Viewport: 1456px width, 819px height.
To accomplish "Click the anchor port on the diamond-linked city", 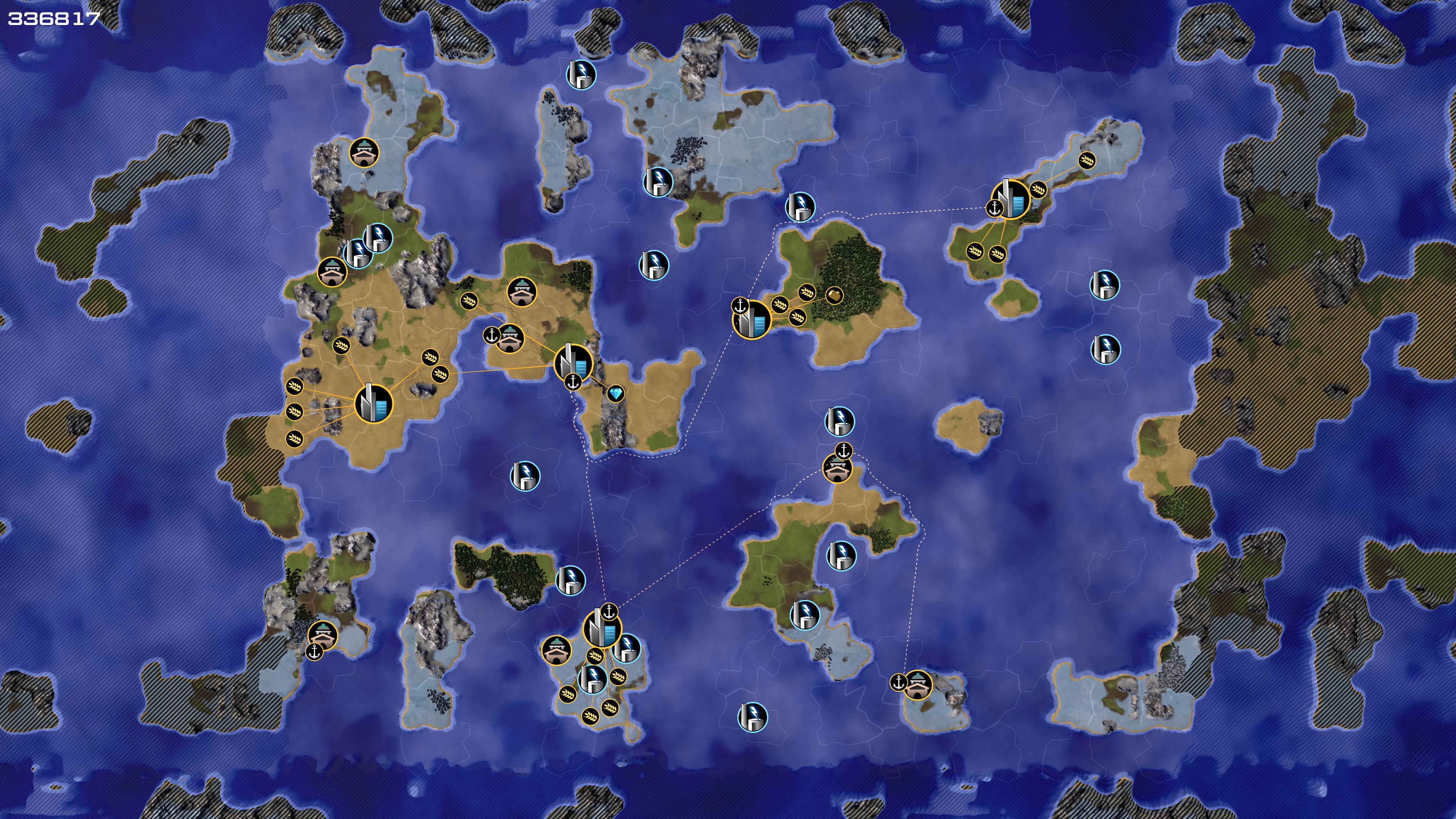I will click(x=573, y=382).
